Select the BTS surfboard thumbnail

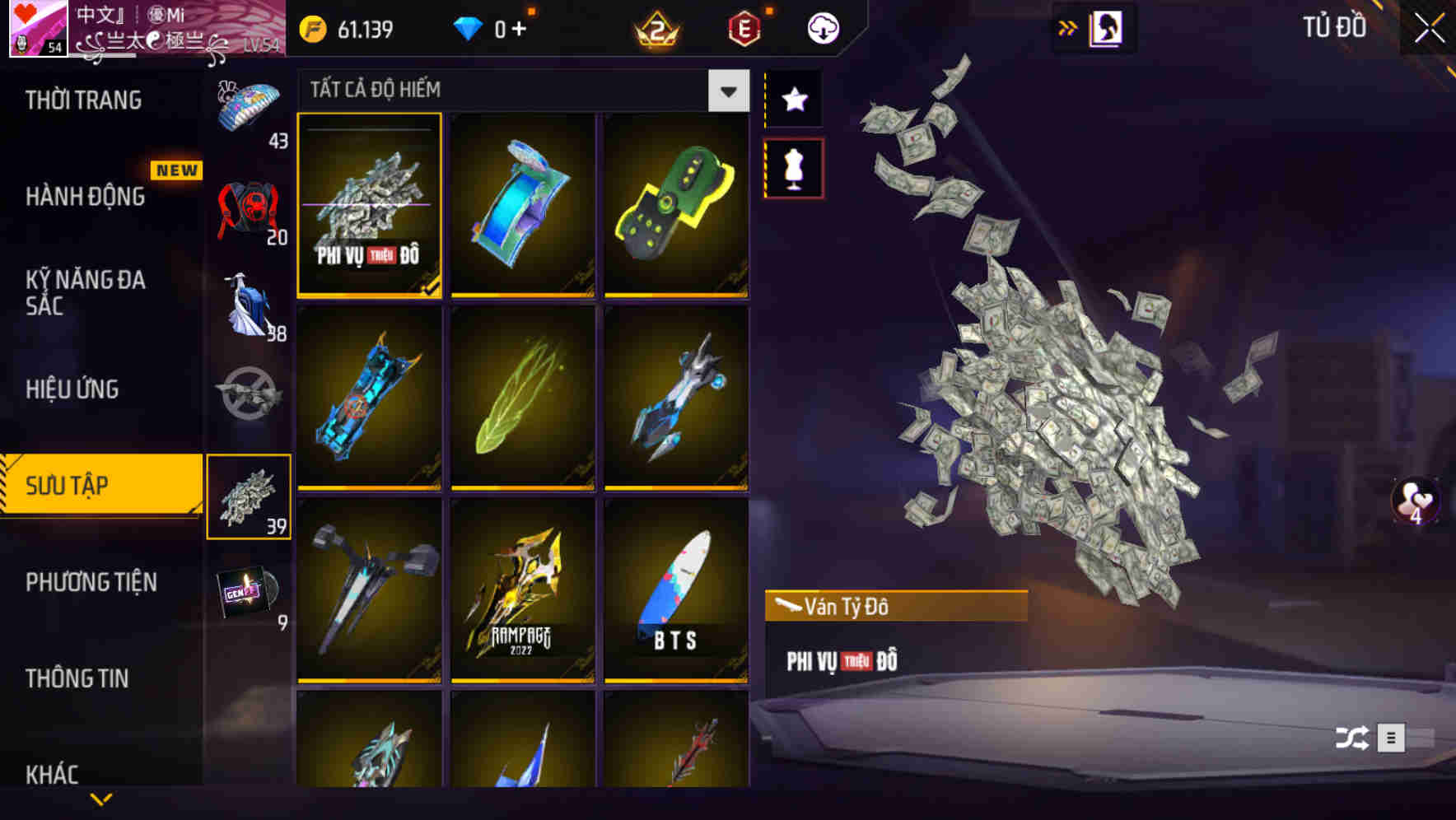[677, 601]
